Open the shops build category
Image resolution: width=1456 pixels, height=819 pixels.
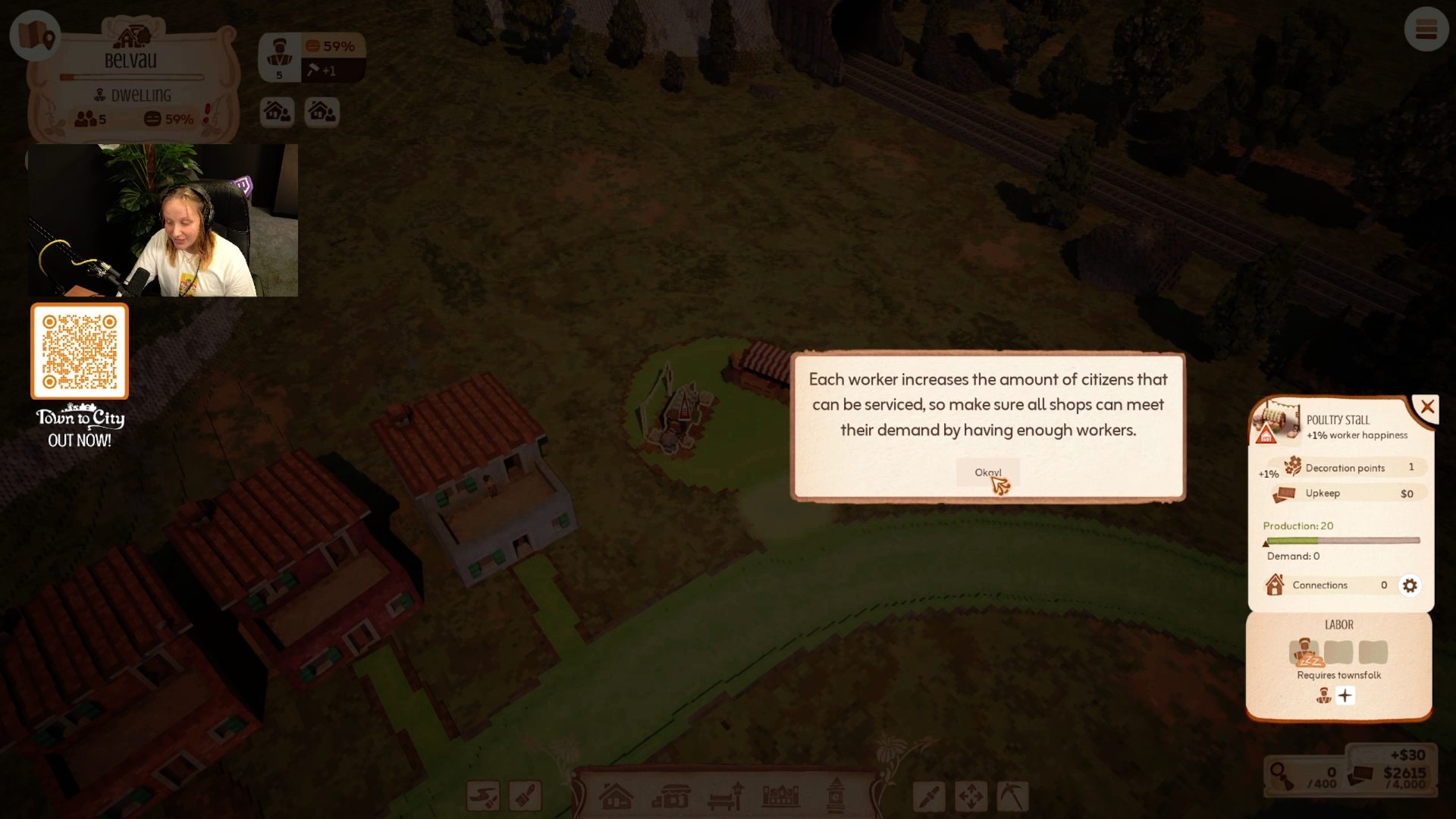point(671,797)
